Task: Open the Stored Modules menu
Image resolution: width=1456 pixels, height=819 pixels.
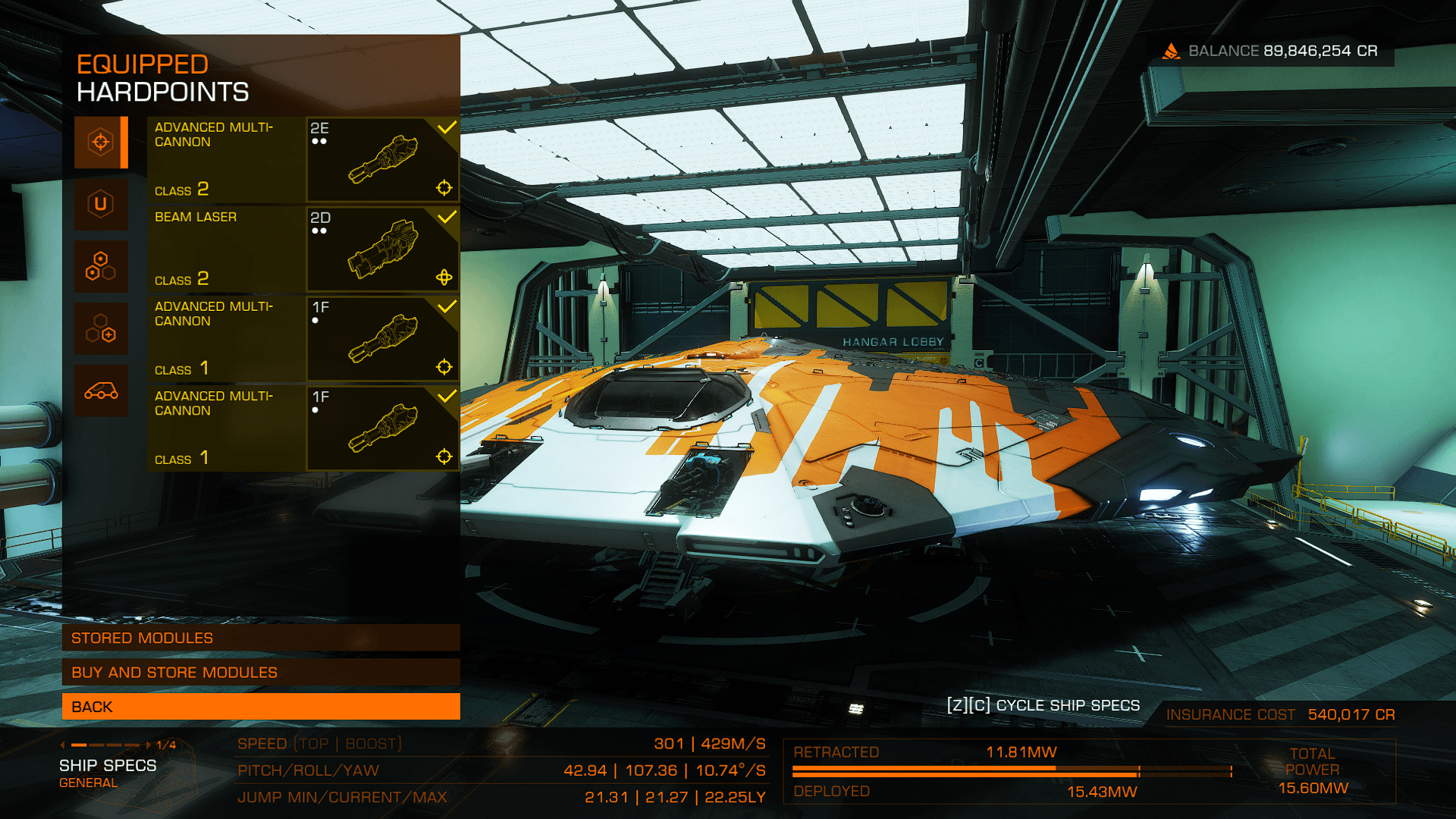Action: point(261,638)
